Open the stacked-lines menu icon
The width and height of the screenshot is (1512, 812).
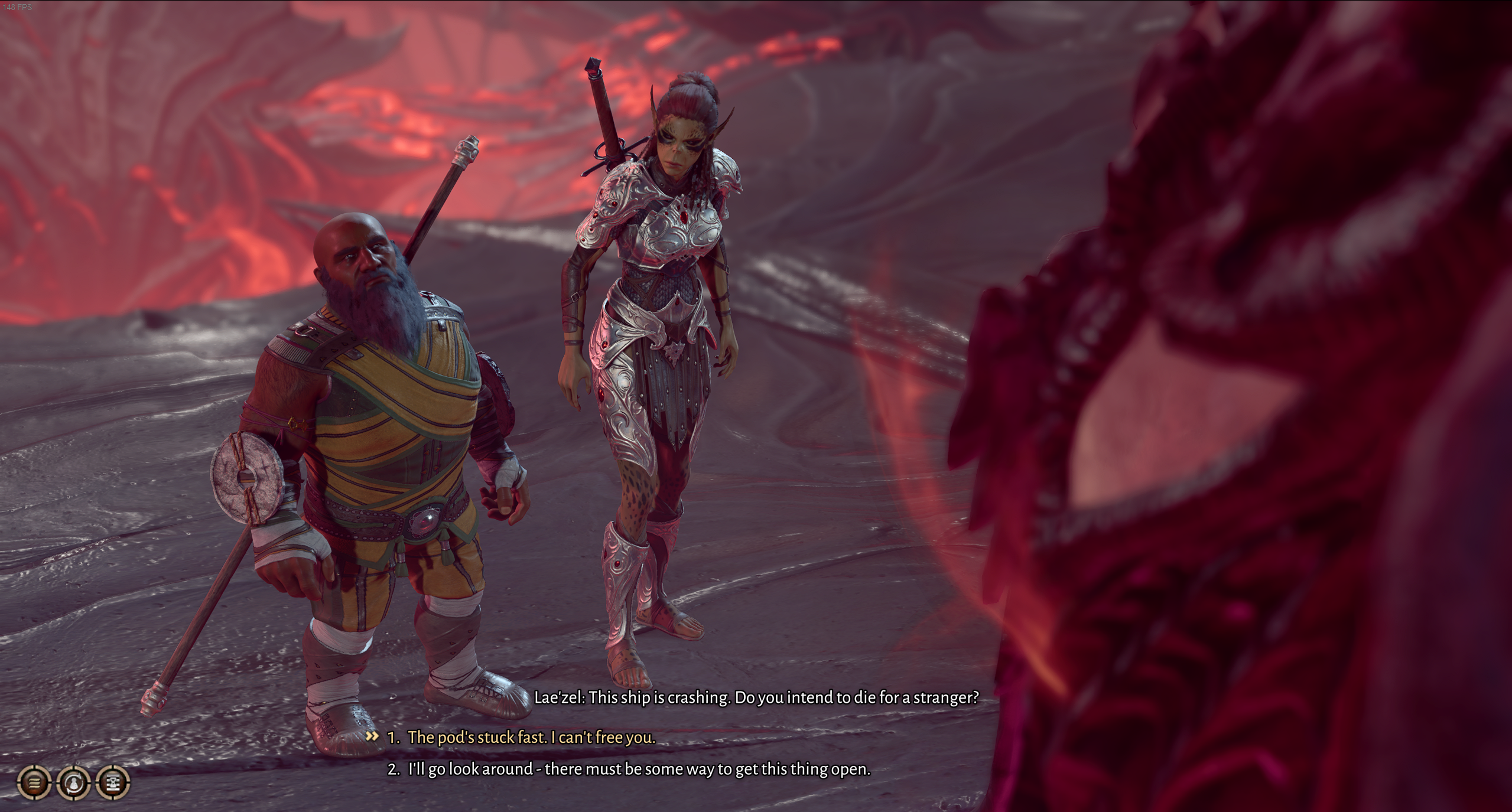tap(35, 782)
